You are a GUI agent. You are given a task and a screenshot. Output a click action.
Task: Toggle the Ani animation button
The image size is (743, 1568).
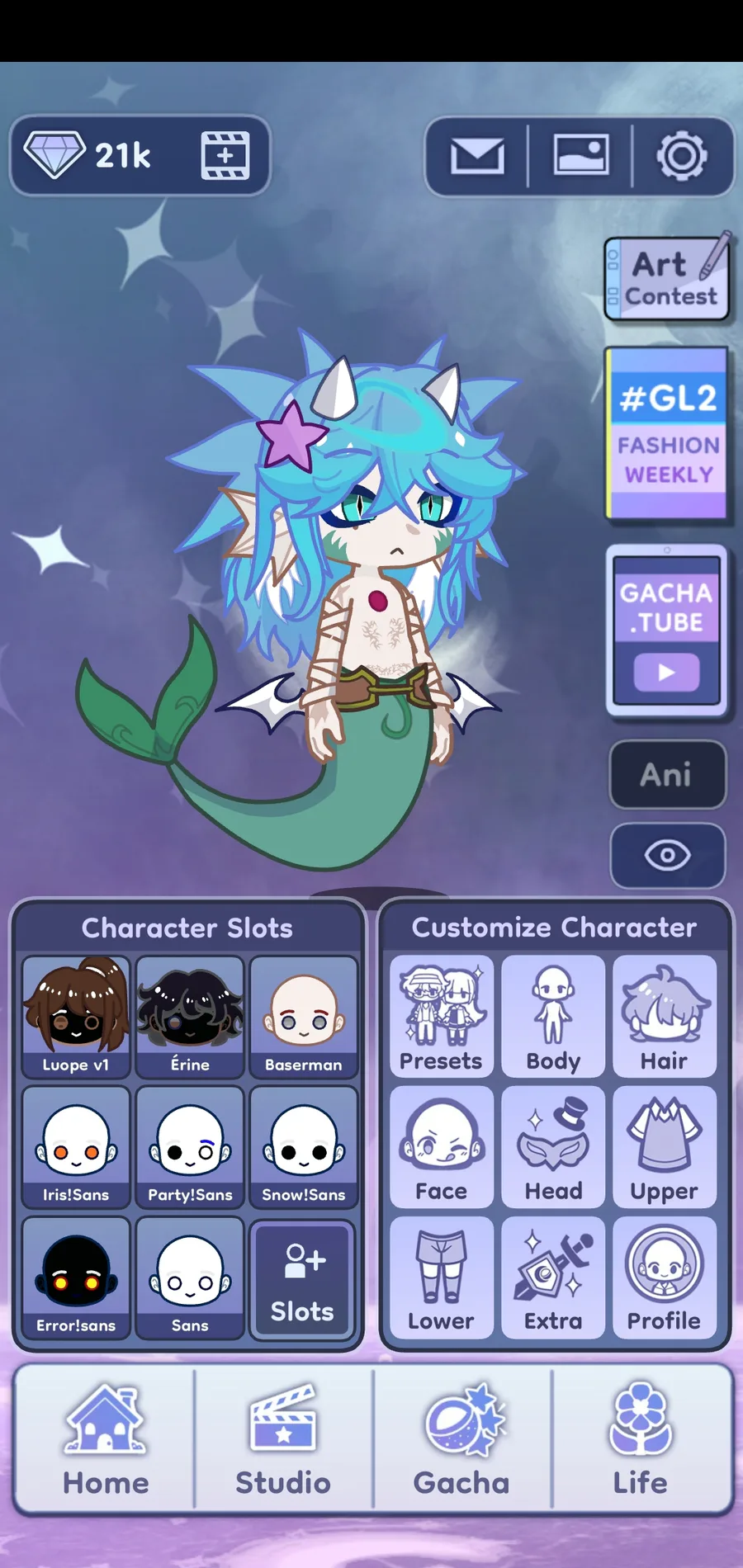click(667, 774)
